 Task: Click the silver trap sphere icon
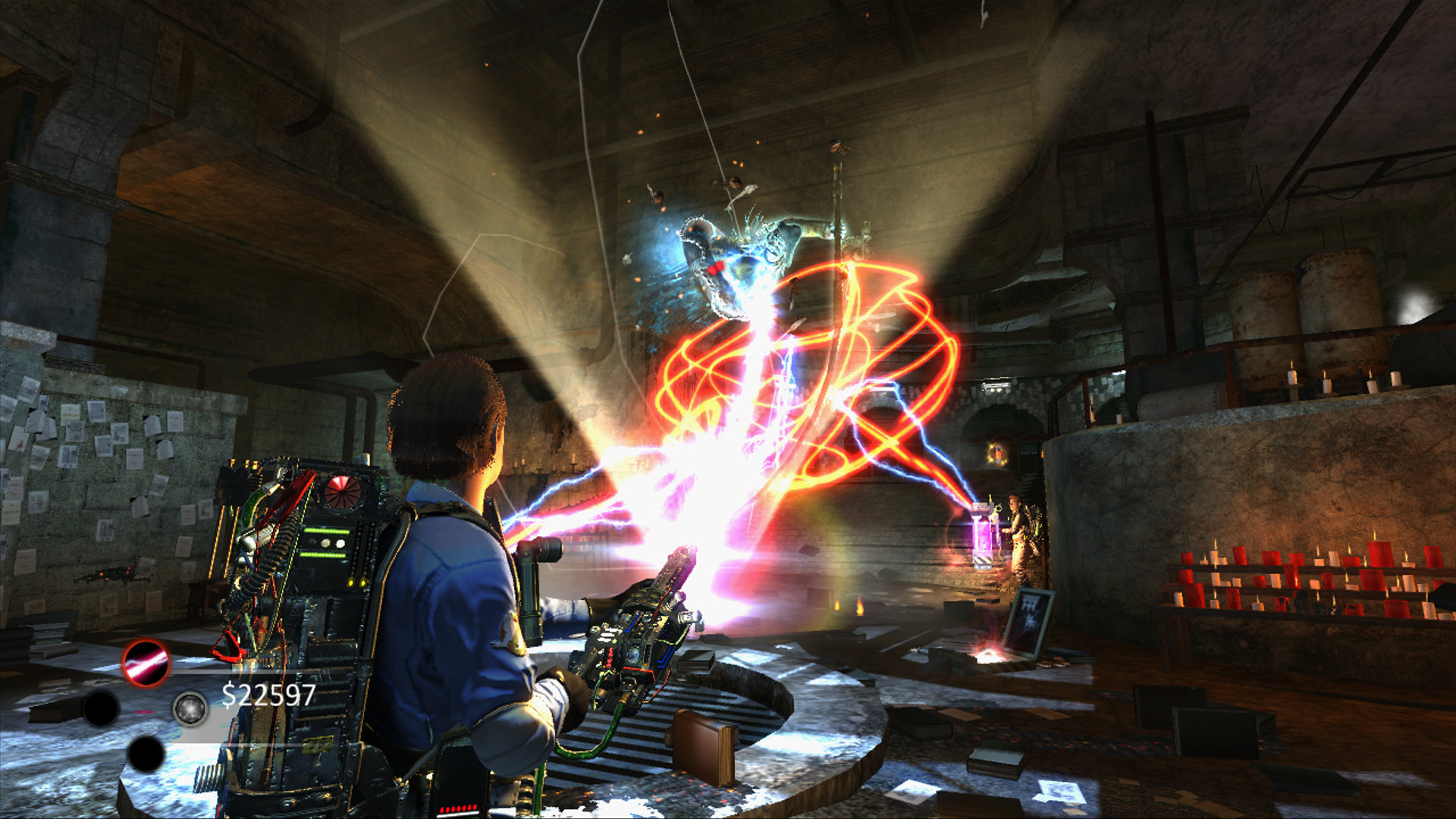(190, 708)
